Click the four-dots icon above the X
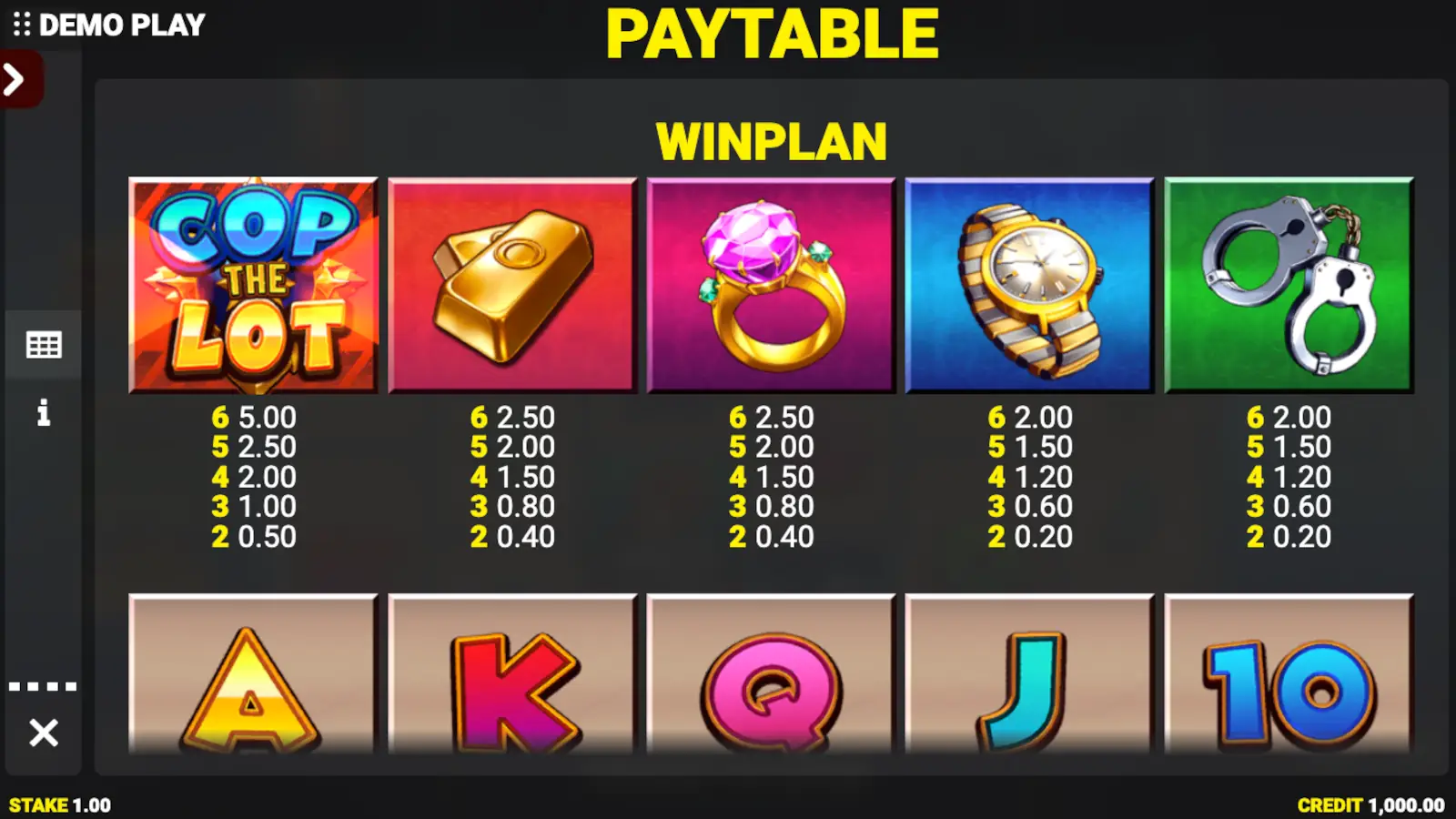 pos(43,685)
